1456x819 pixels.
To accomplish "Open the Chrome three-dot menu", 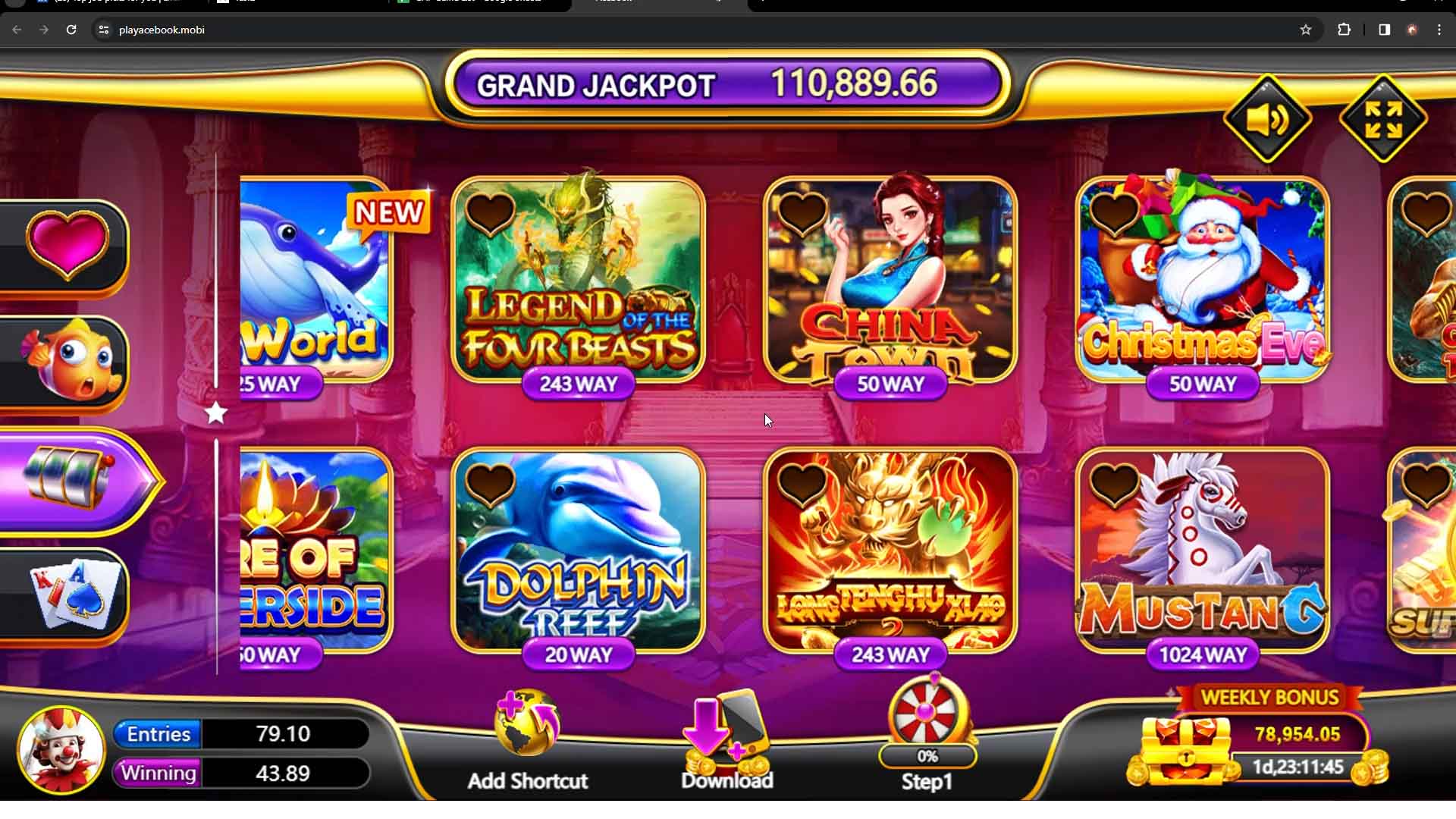I will 1439,30.
